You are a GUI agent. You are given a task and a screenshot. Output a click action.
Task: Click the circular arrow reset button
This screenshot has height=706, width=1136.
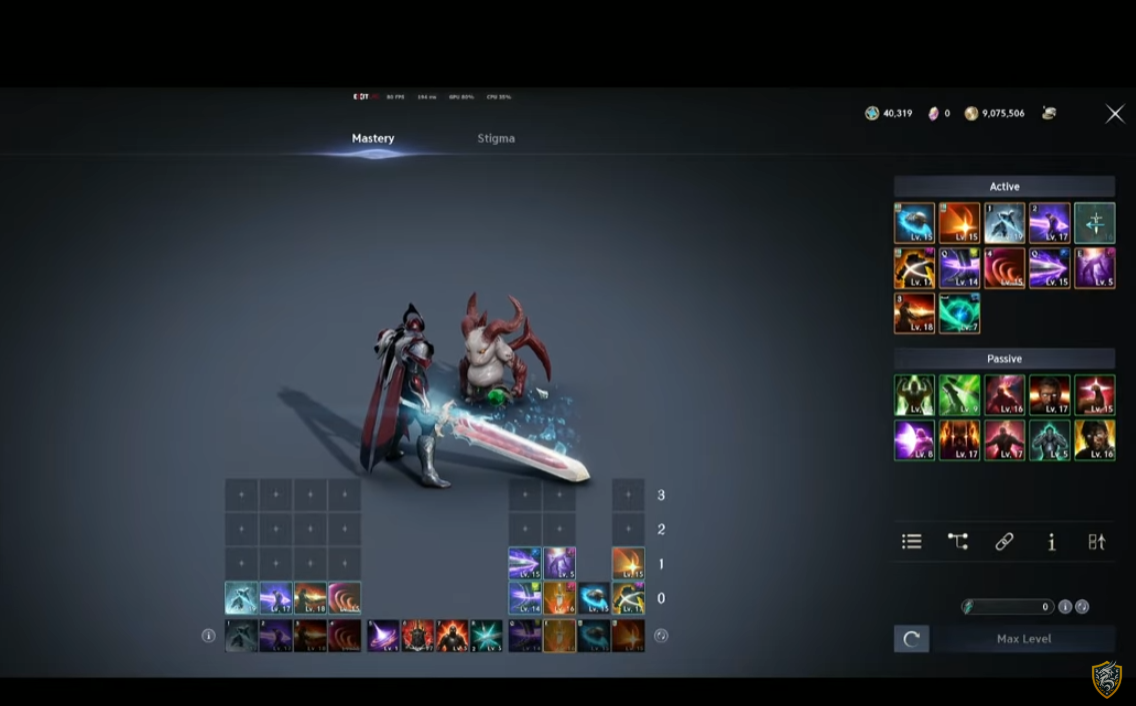point(911,639)
